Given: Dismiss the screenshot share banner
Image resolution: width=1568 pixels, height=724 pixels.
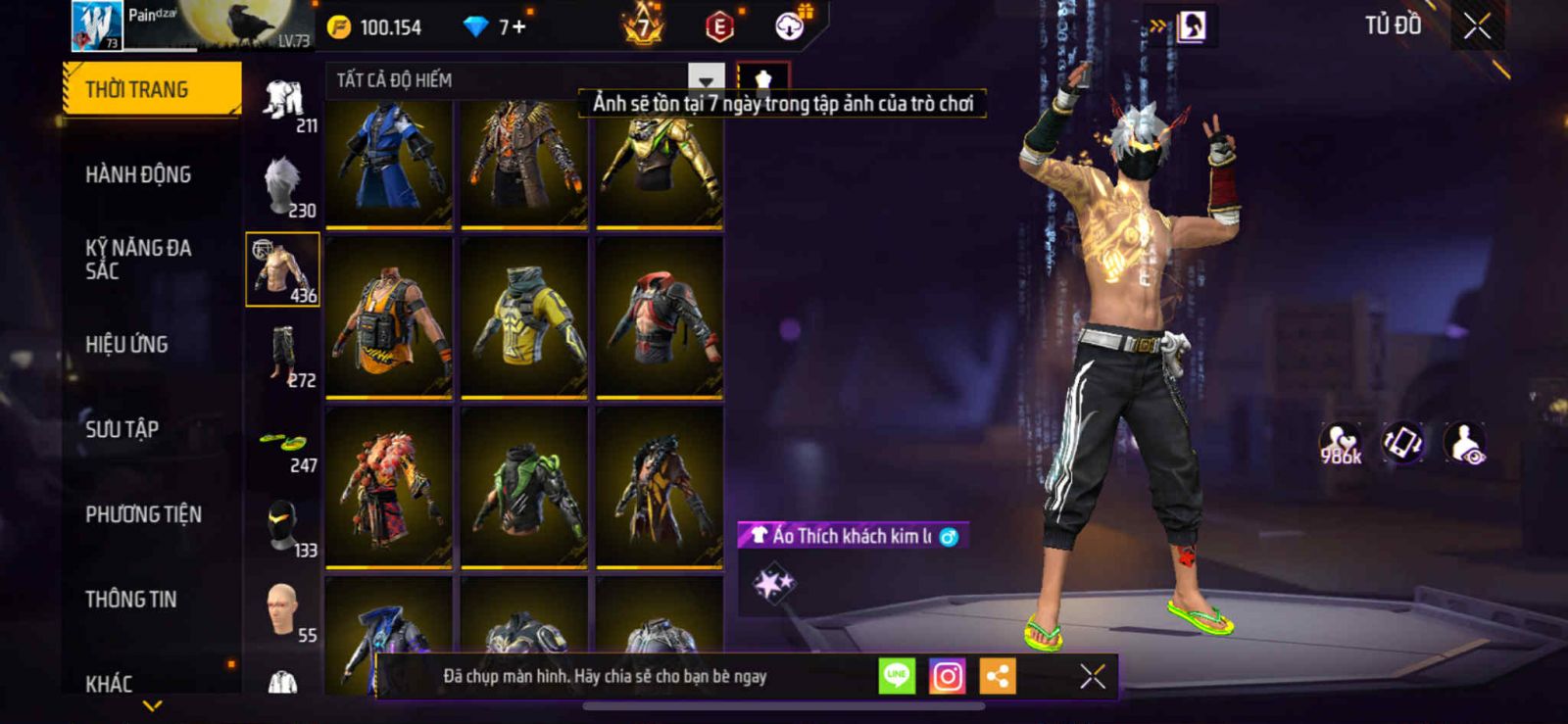Looking at the screenshot, I should pyautogui.click(x=1092, y=676).
